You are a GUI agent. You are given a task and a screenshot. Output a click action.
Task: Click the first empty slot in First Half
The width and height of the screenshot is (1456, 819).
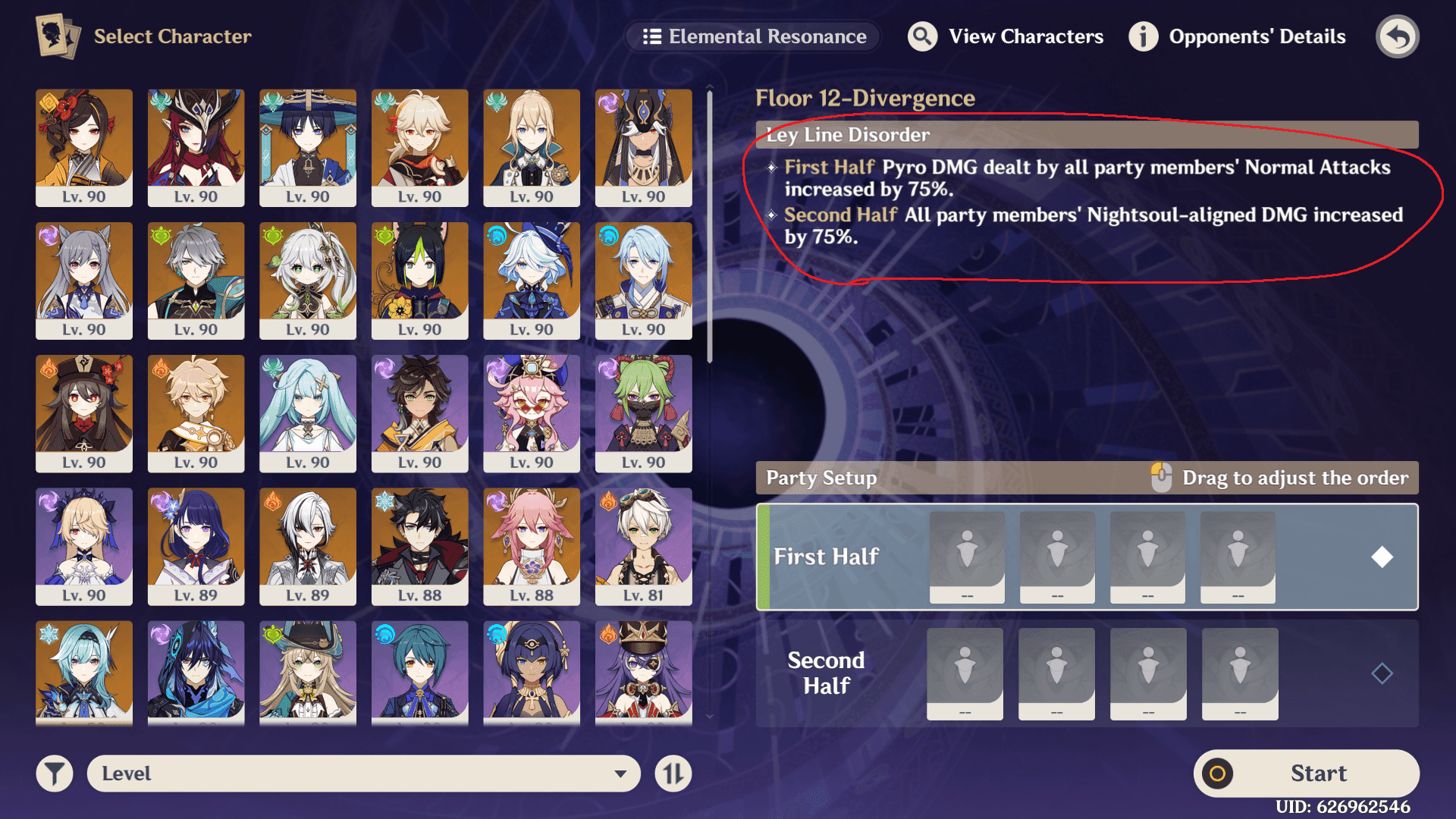966,557
